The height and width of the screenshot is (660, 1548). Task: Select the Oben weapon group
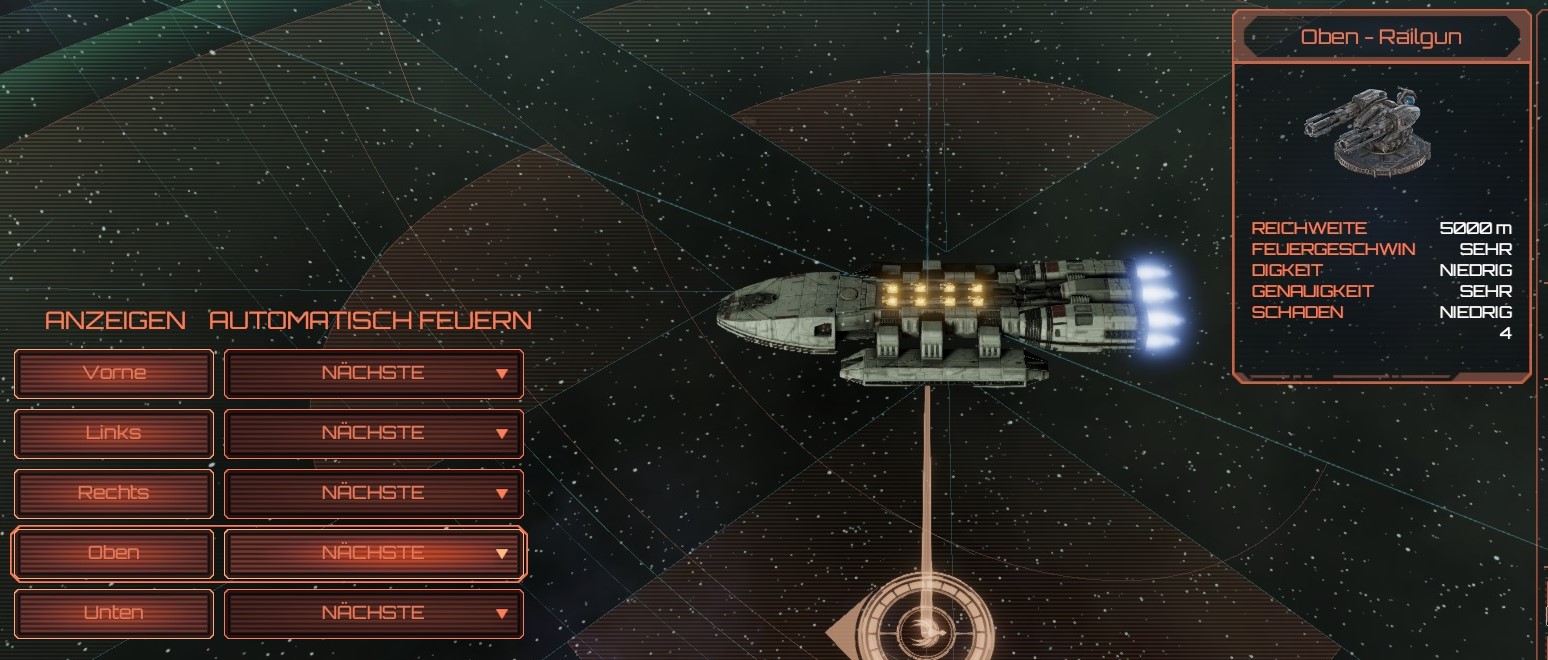114,553
